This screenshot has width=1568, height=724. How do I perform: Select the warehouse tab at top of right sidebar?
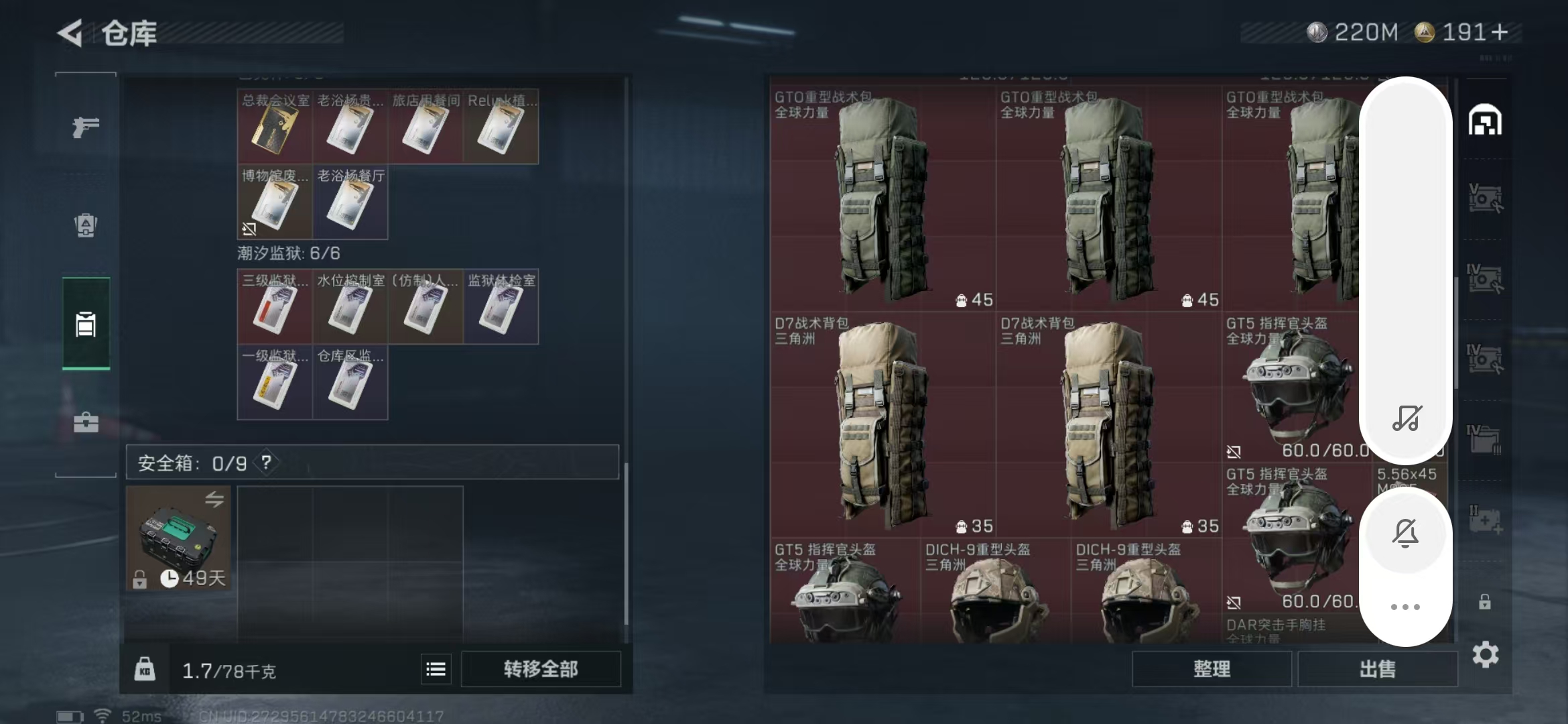pyautogui.click(x=1486, y=119)
